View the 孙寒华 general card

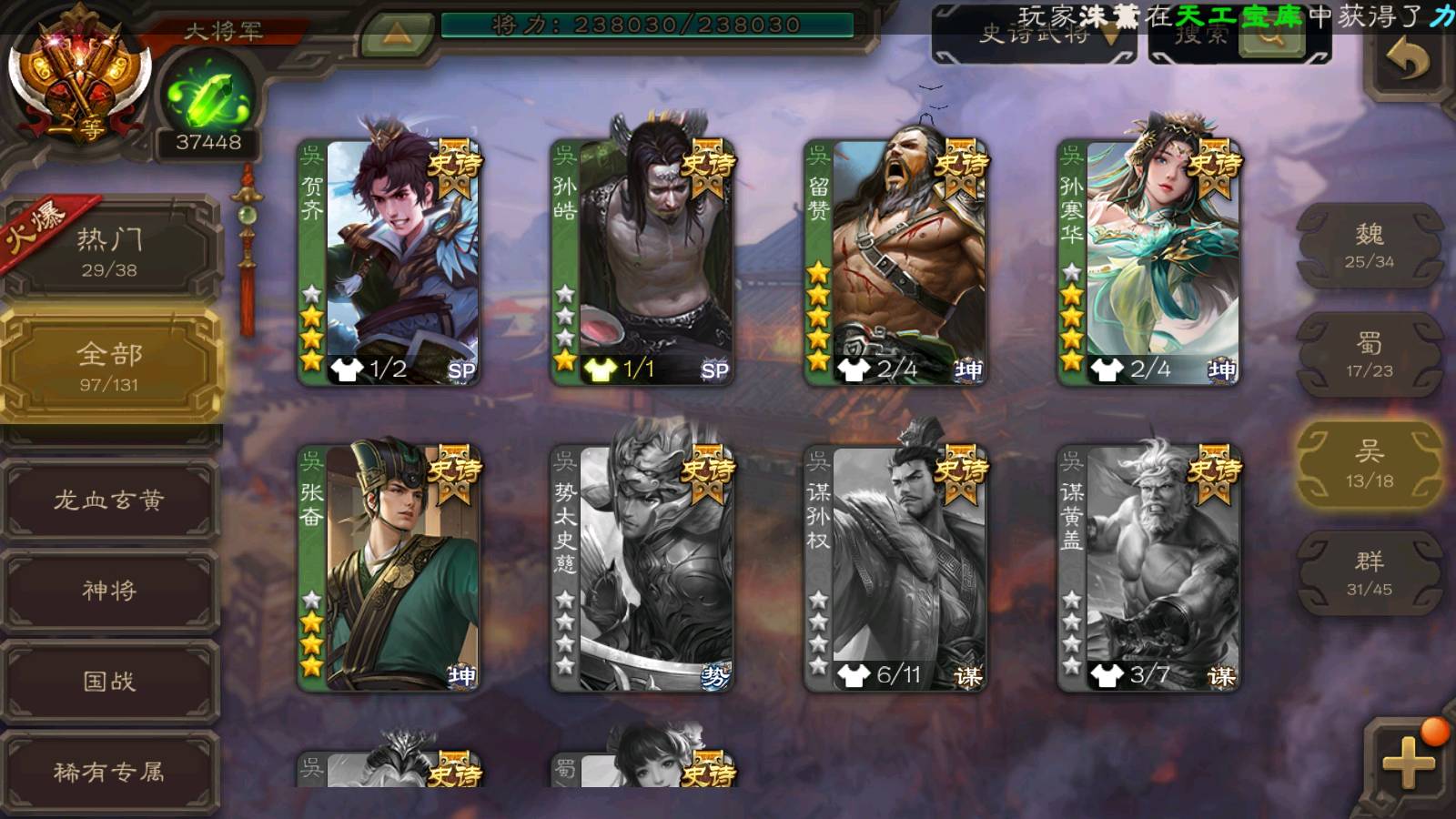coord(1148,262)
